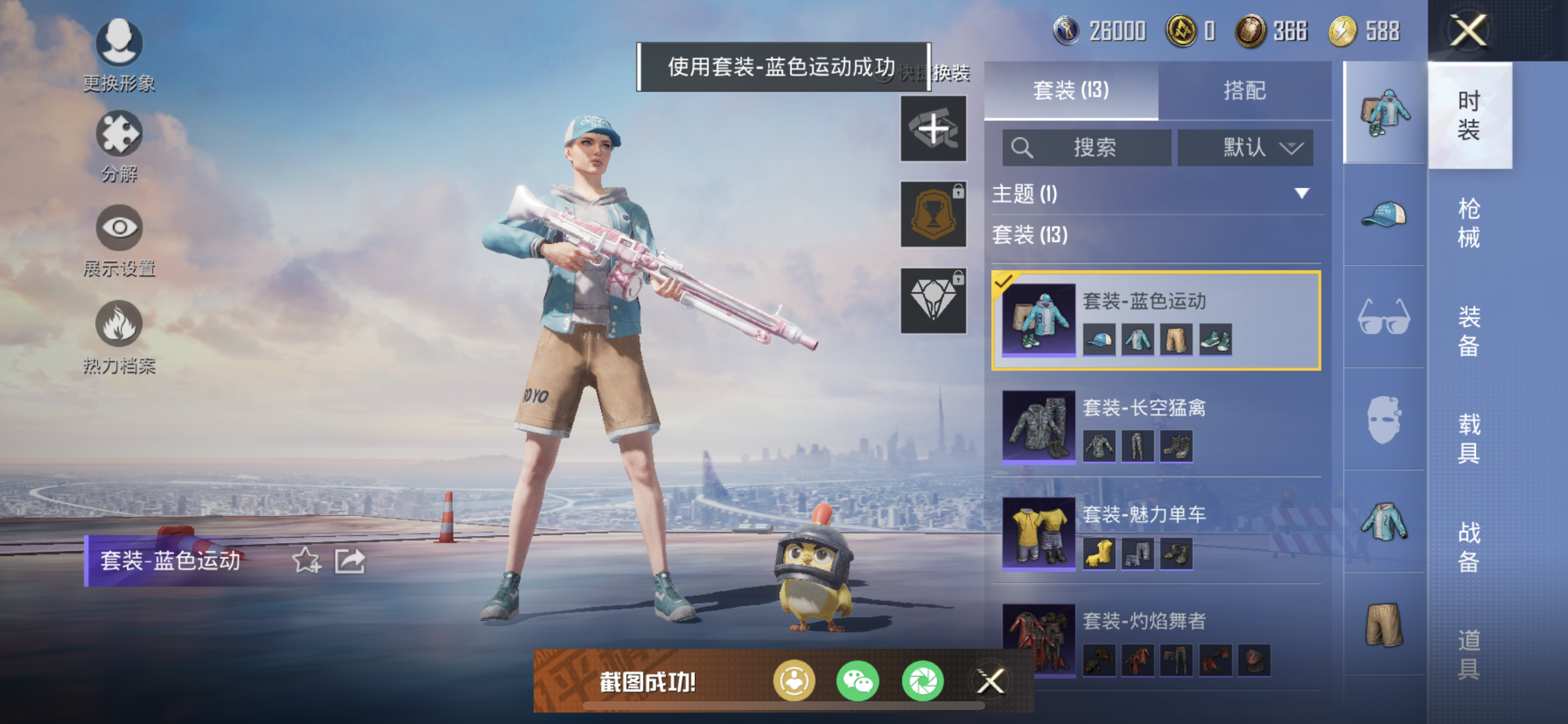Select the 分解 decompose icon
Screen dimensions: 1568x724
point(120,146)
